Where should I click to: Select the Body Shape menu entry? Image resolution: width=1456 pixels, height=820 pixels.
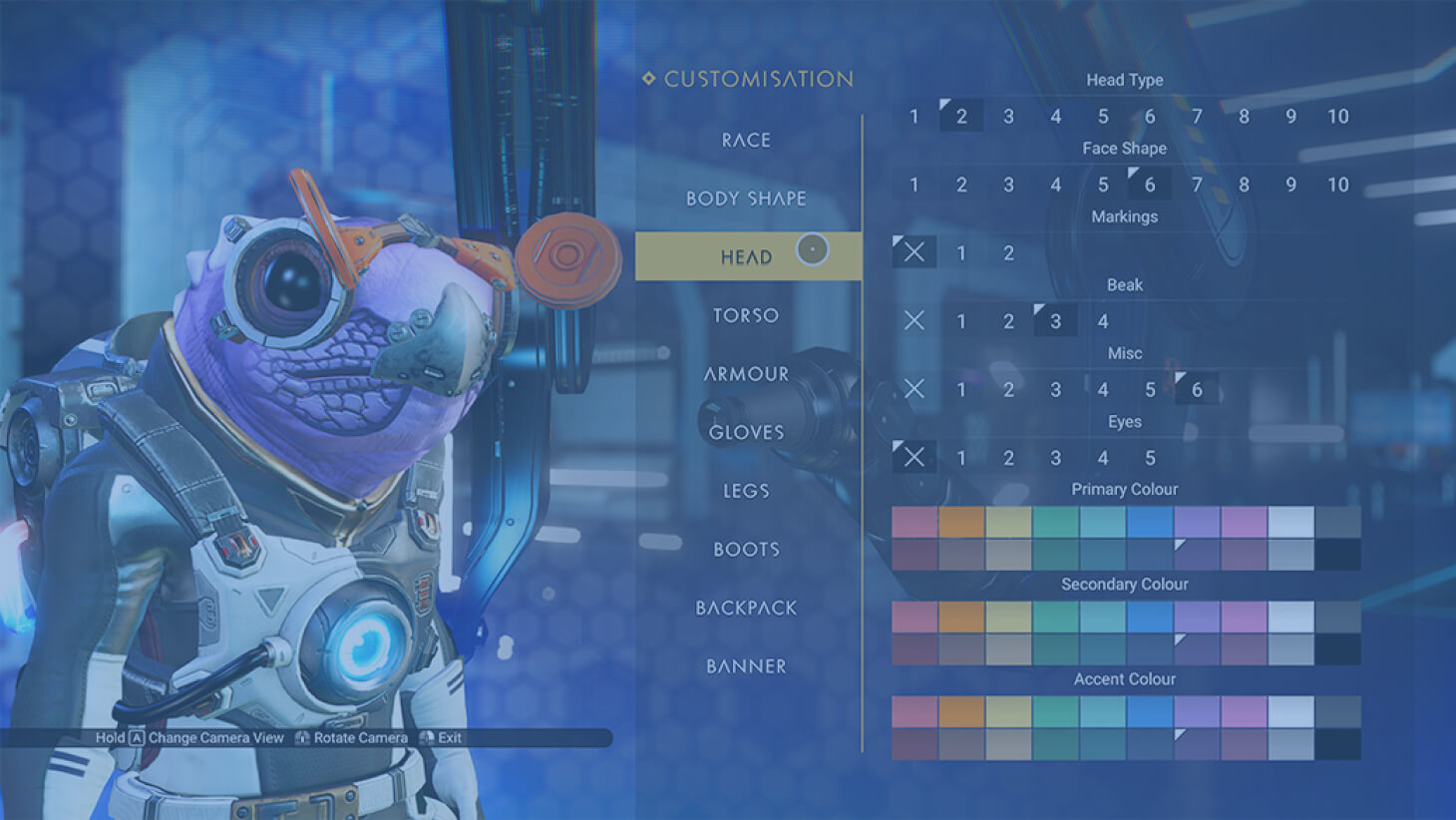pyautogui.click(x=746, y=199)
